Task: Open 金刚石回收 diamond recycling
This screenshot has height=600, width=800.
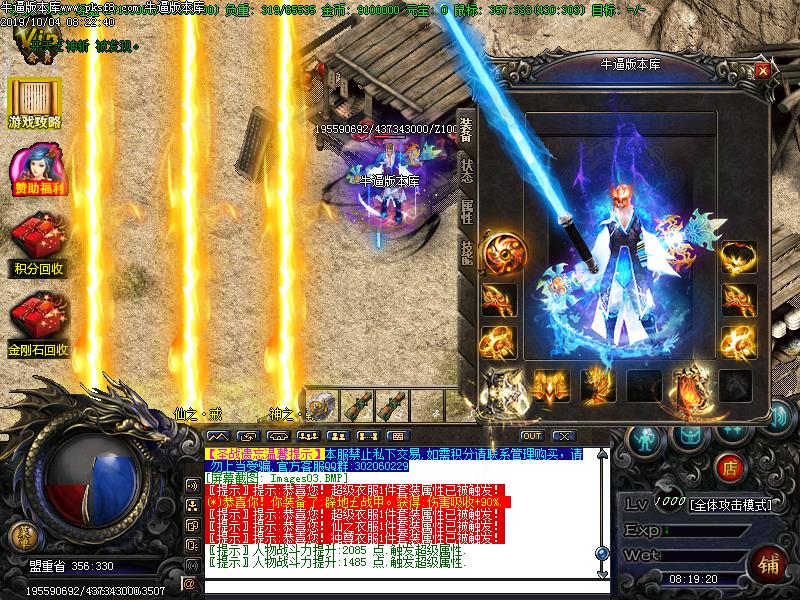Action: 36,327
